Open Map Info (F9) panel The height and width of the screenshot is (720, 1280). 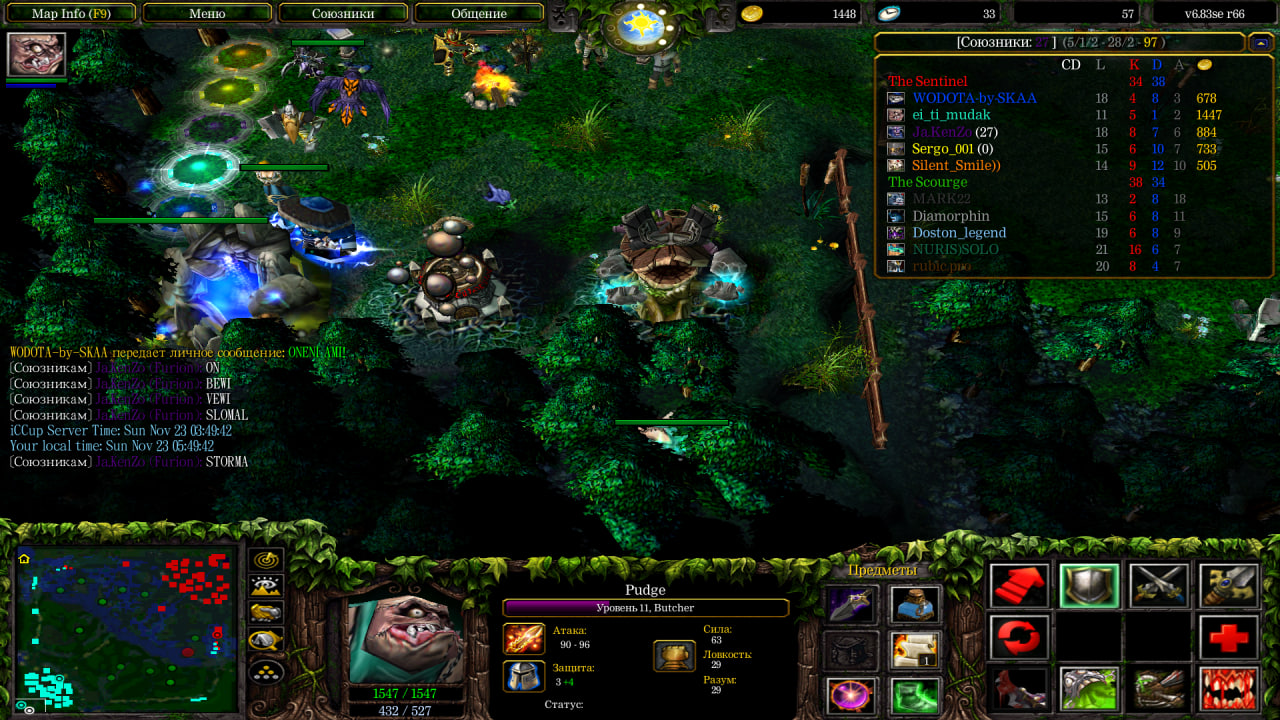click(x=70, y=13)
